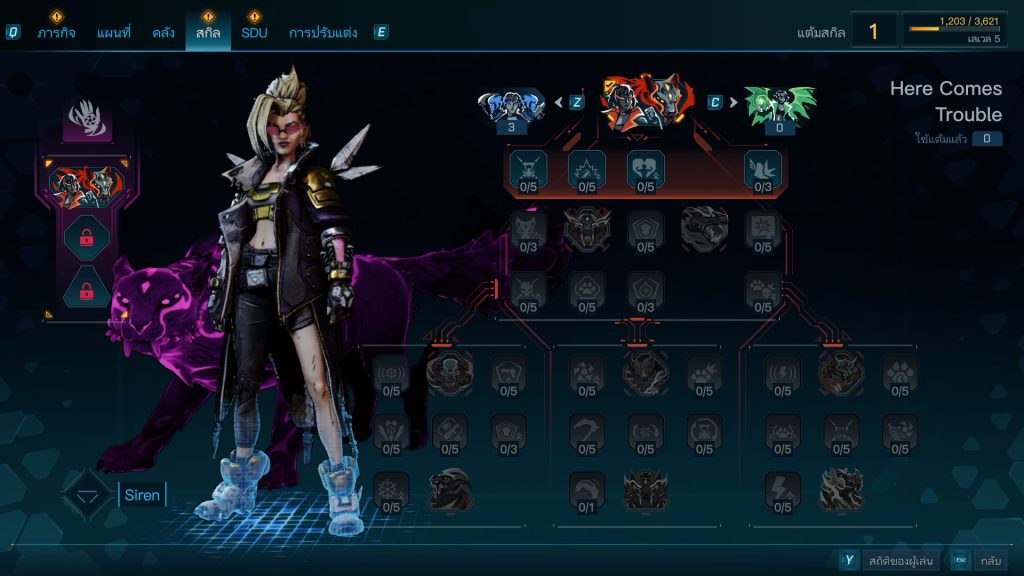Open the การปรับแต่ง customization tab
Image resolution: width=1024 pixels, height=576 pixels.
pos(322,32)
